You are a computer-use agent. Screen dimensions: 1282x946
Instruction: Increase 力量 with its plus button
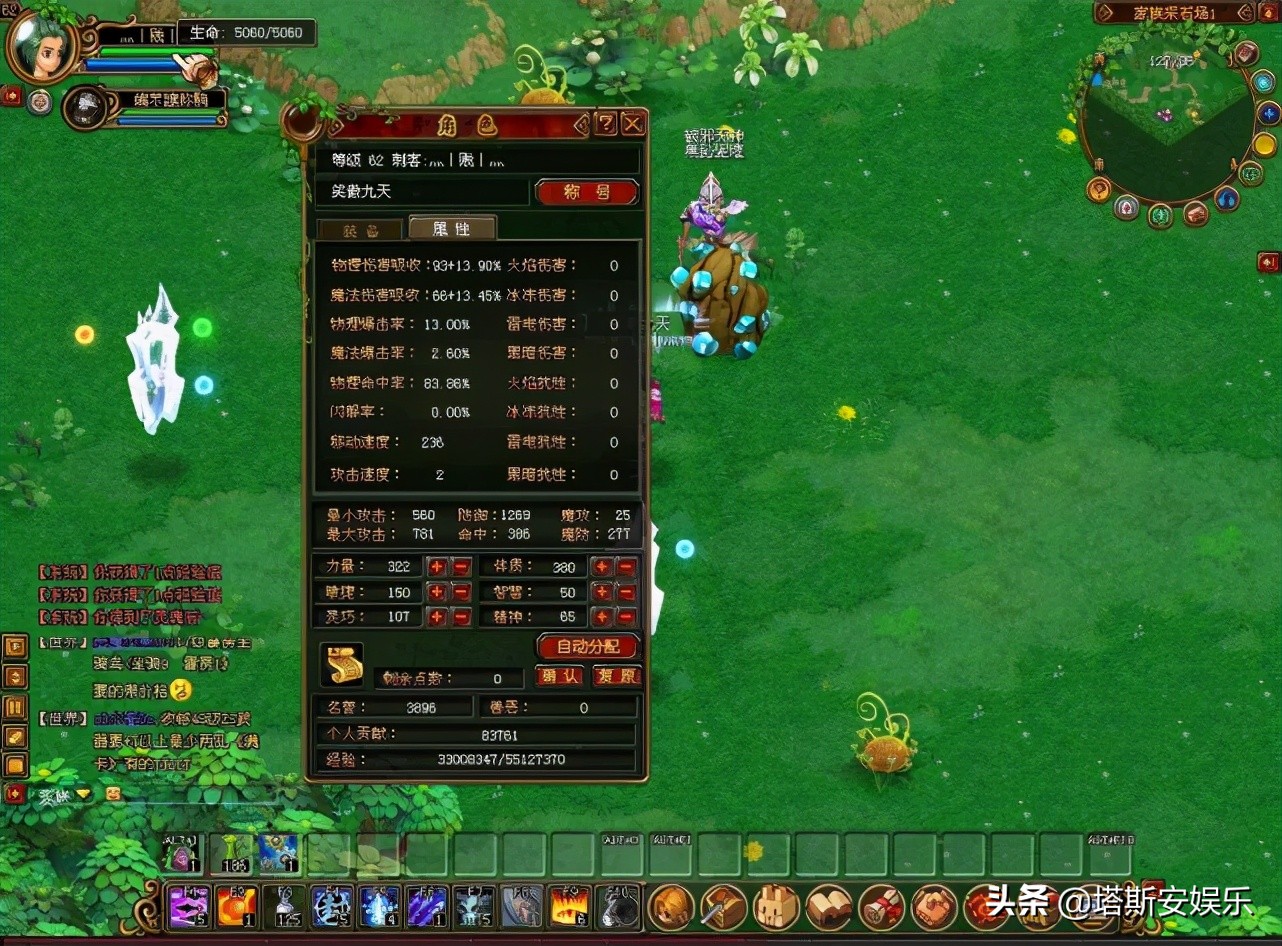(x=437, y=566)
